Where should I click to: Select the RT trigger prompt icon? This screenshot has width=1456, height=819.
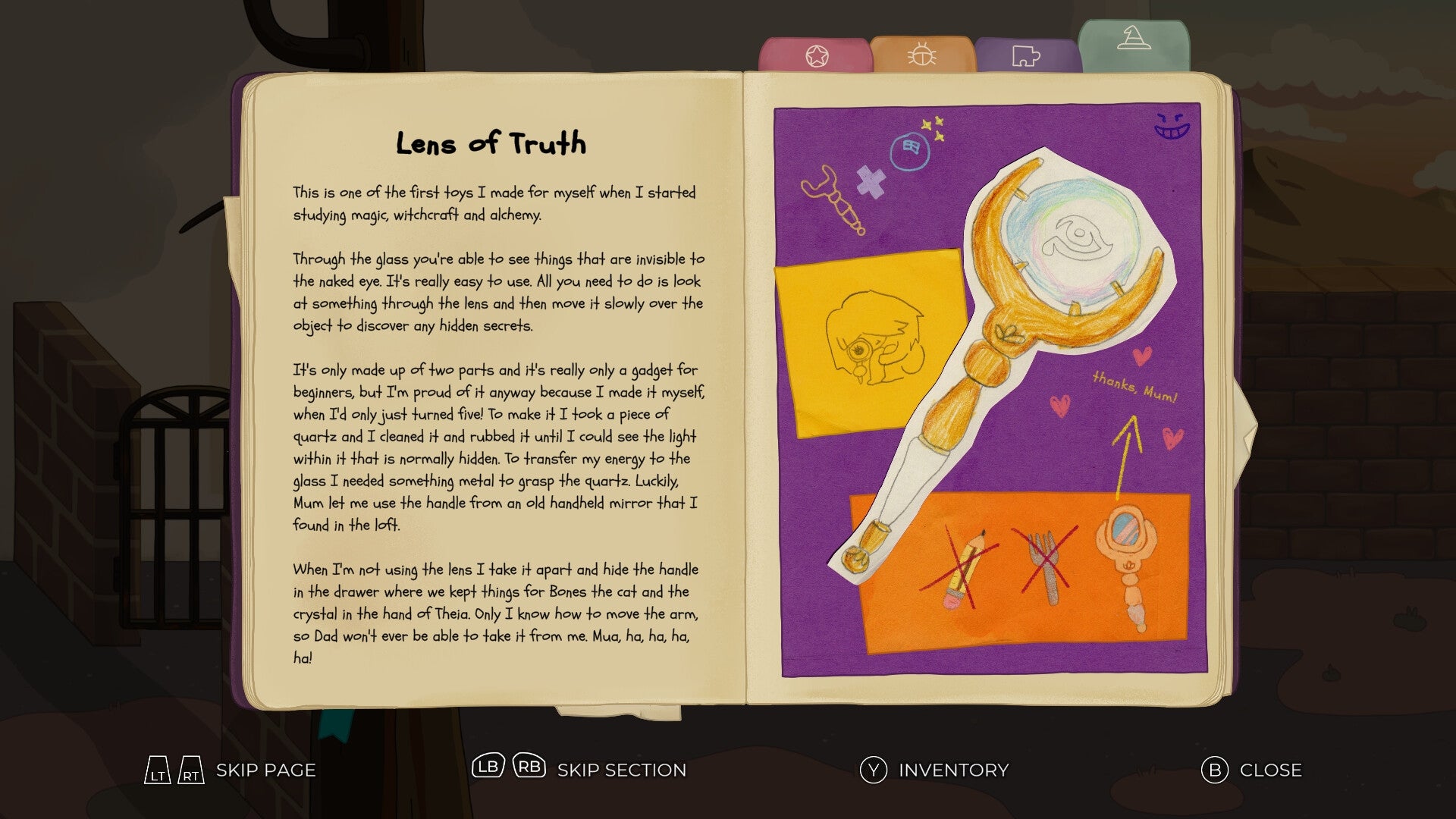click(x=190, y=770)
